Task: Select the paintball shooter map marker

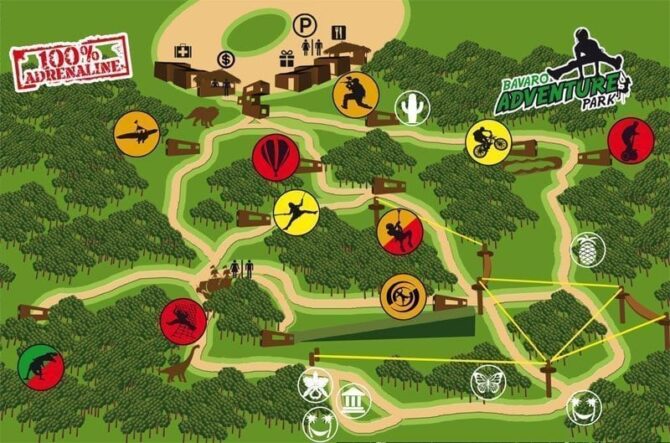Action: pyautogui.click(x=355, y=96)
